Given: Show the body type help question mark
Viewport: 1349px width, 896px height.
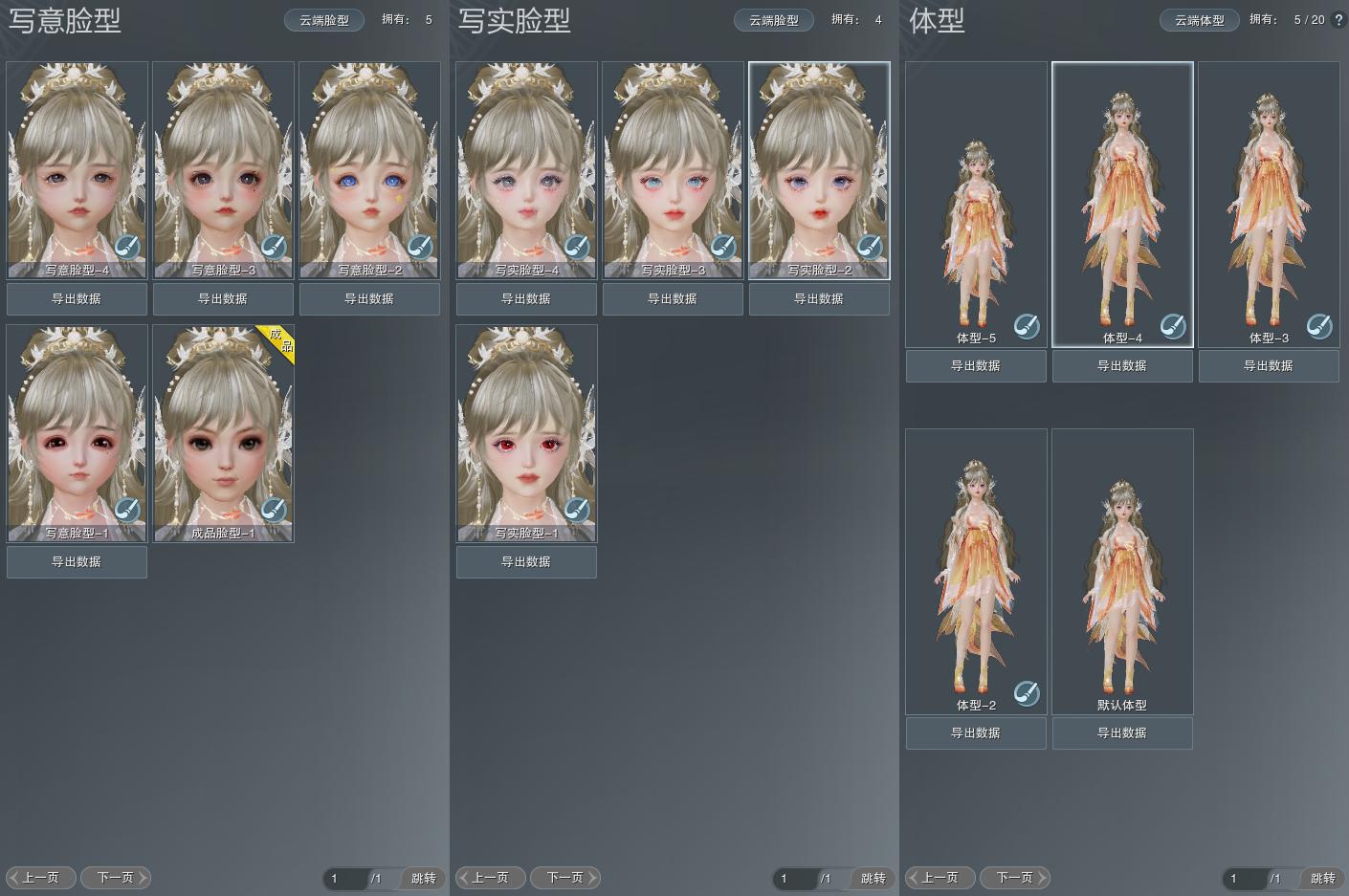Looking at the screenshot, I should 1338,20.
